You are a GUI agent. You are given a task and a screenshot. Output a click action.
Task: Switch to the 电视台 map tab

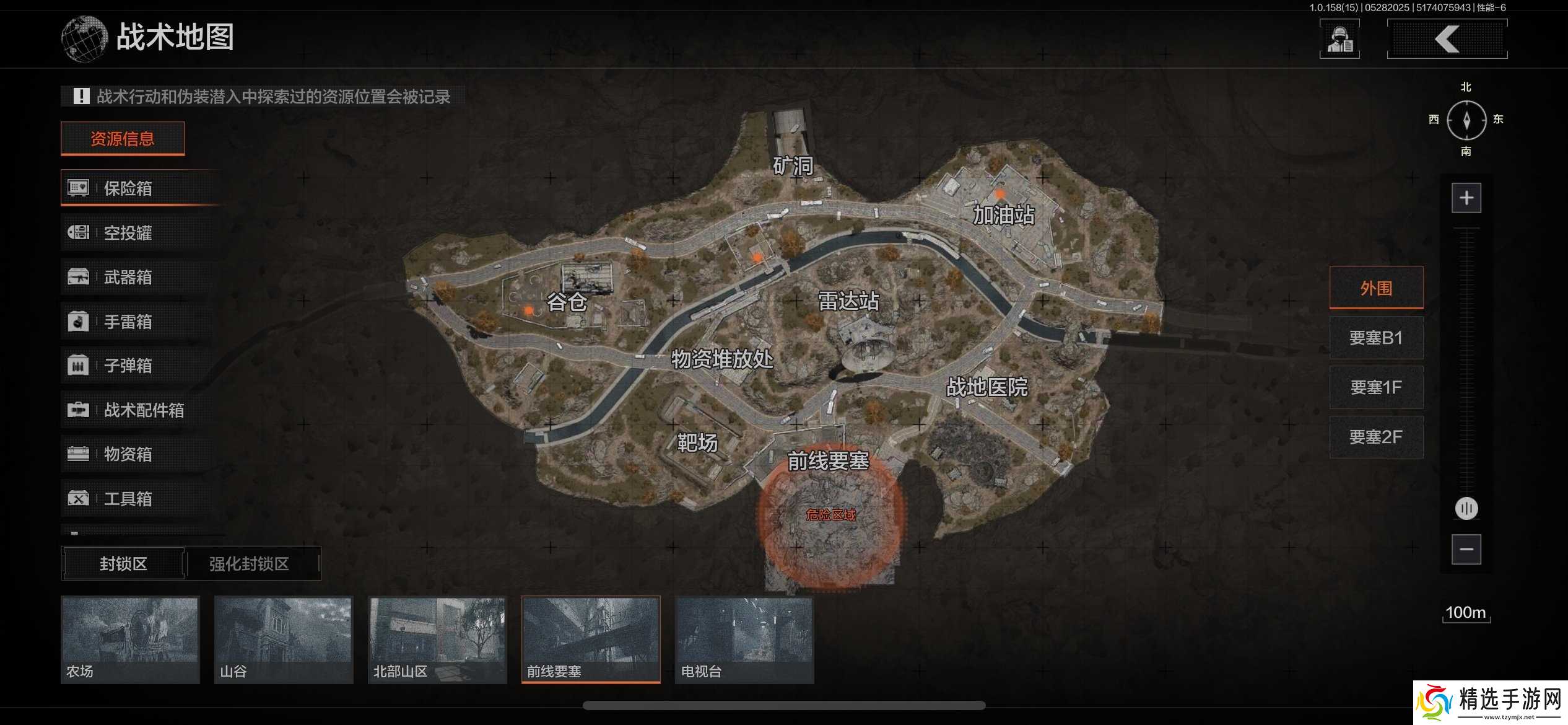point(743,638)
